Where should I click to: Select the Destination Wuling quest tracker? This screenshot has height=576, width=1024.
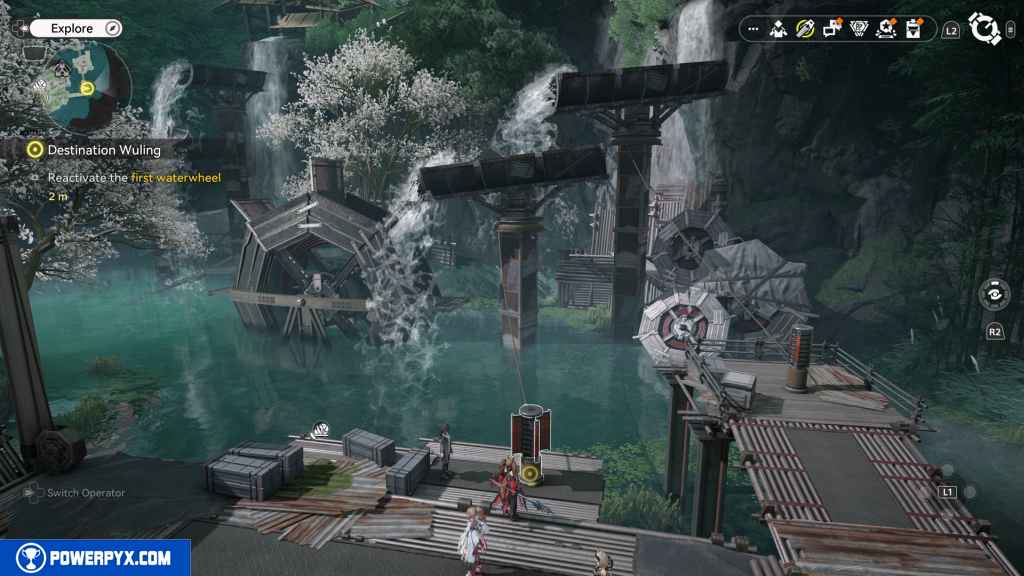[103, 150]
